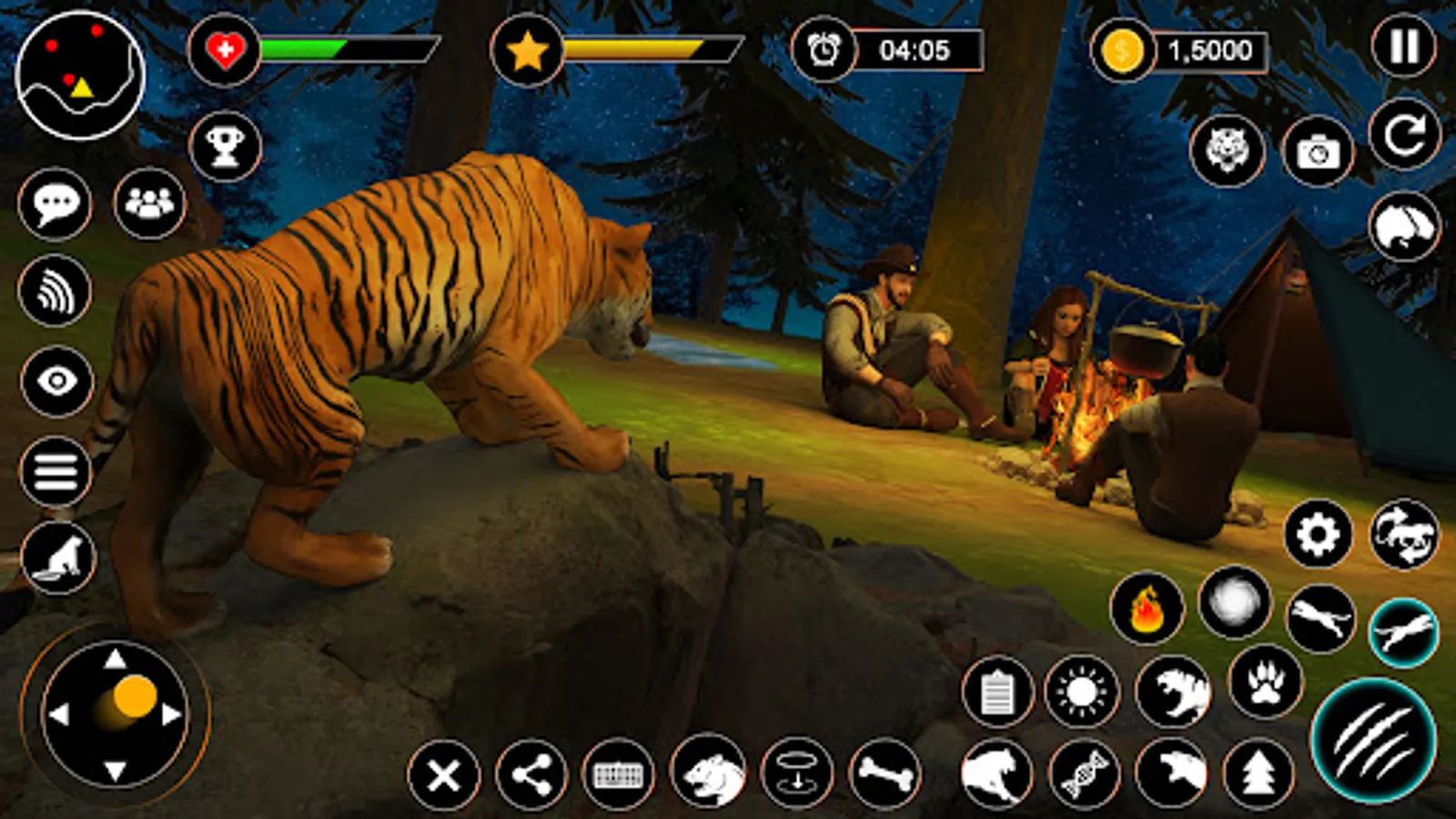Click the share icon
This screenshot has height=819, width=1456.
point(531,775)
